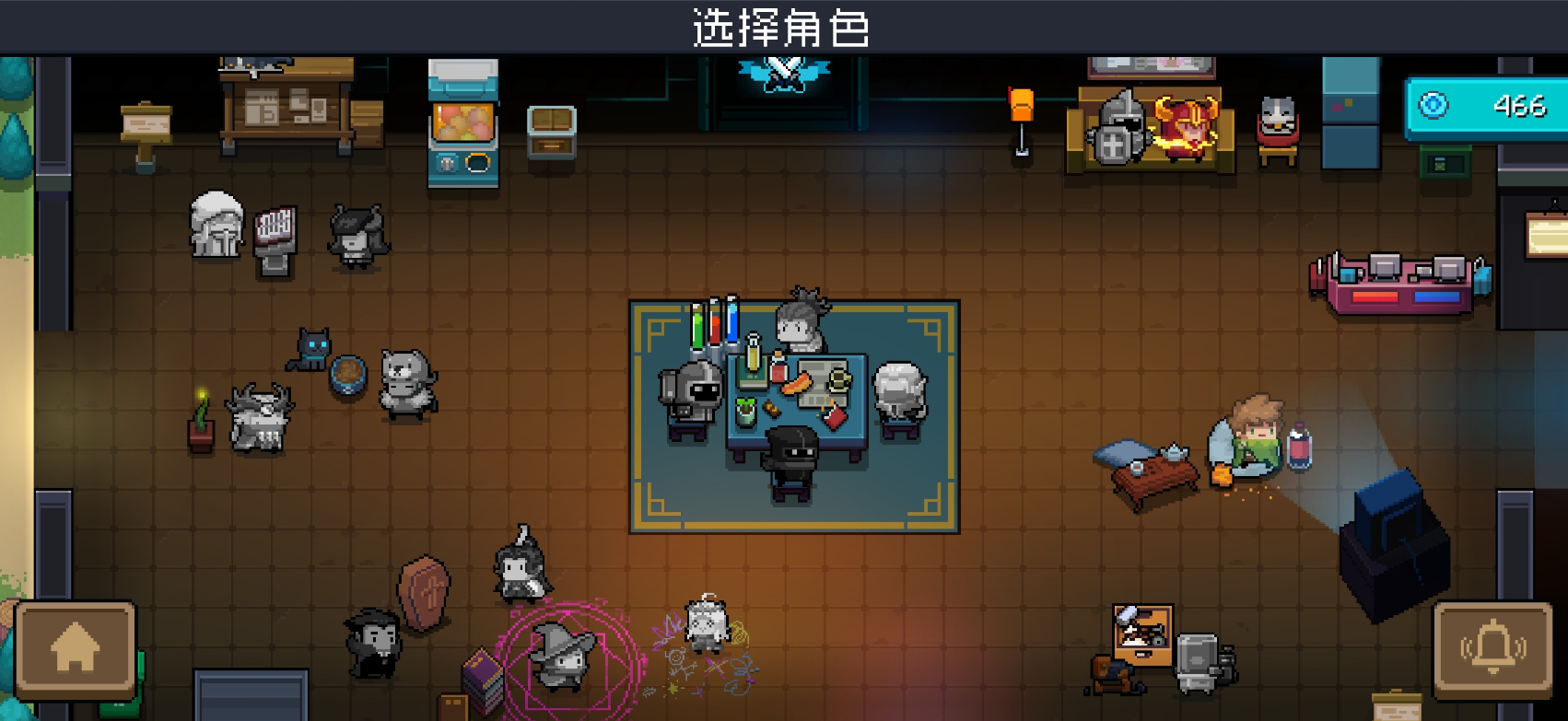Tap the bell notification button
The height and width of the screenshot is (721, 1568).
1492,650
